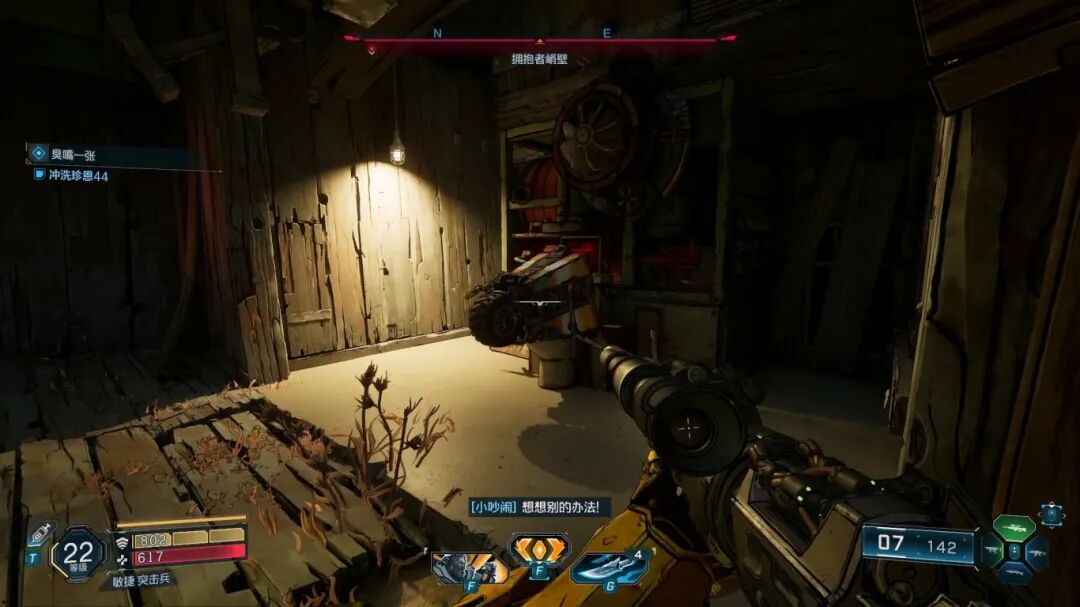Switch to the left weapon slot
This screenshot has width=1080, height=607.
[990, 551]
